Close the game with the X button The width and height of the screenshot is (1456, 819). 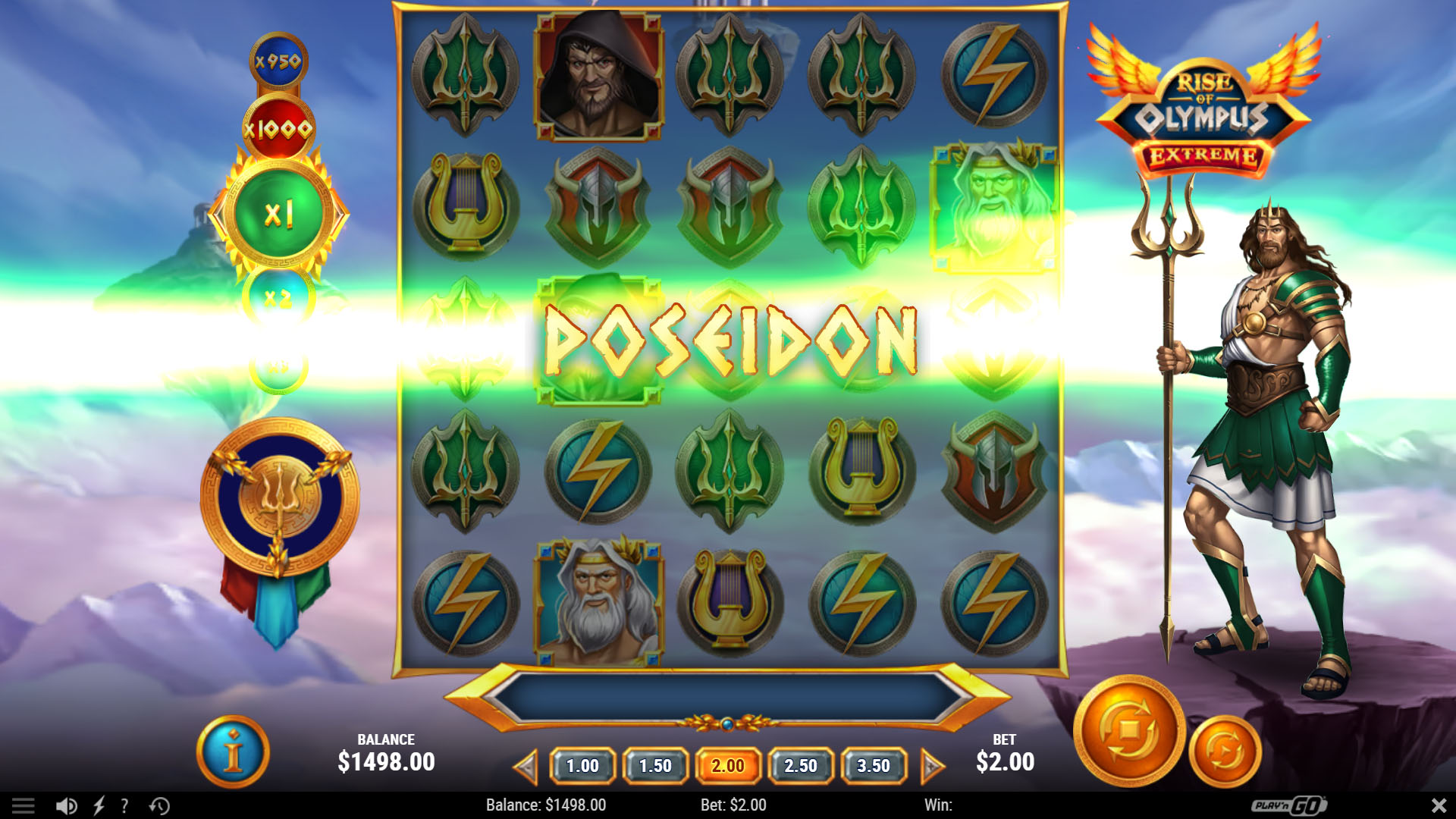point(1439,805)
